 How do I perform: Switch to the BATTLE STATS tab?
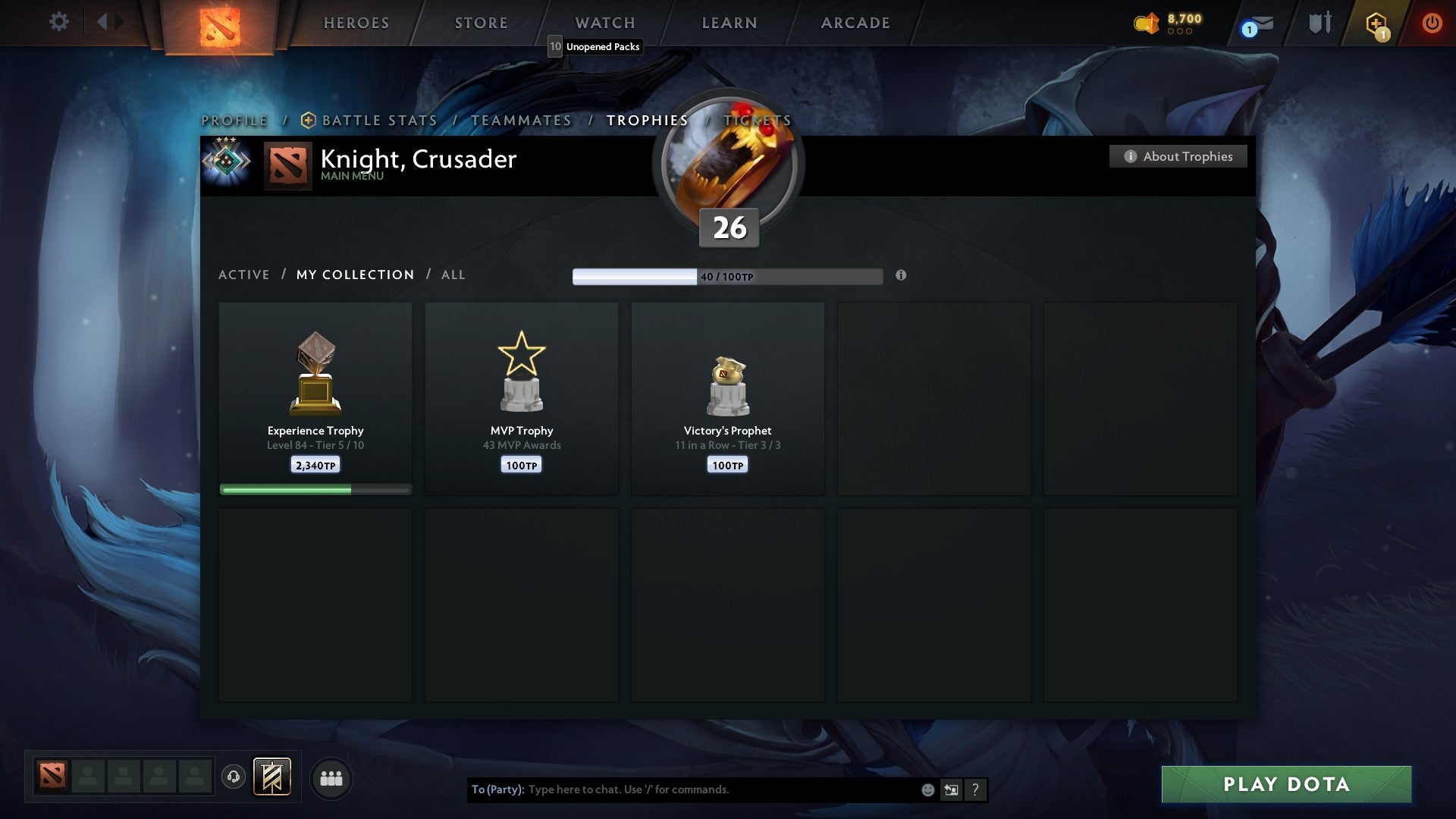pyautogui.click(x=378, y=120)
